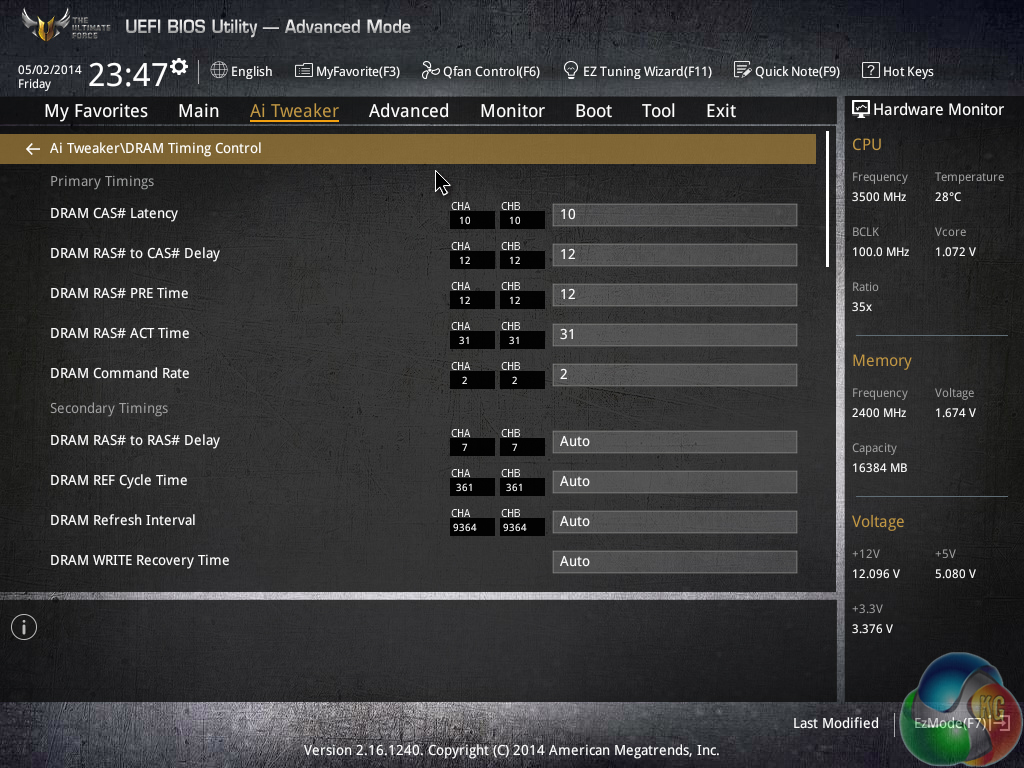Open the Main tab
Screen dimensions: 1024x768
point(198,111)
